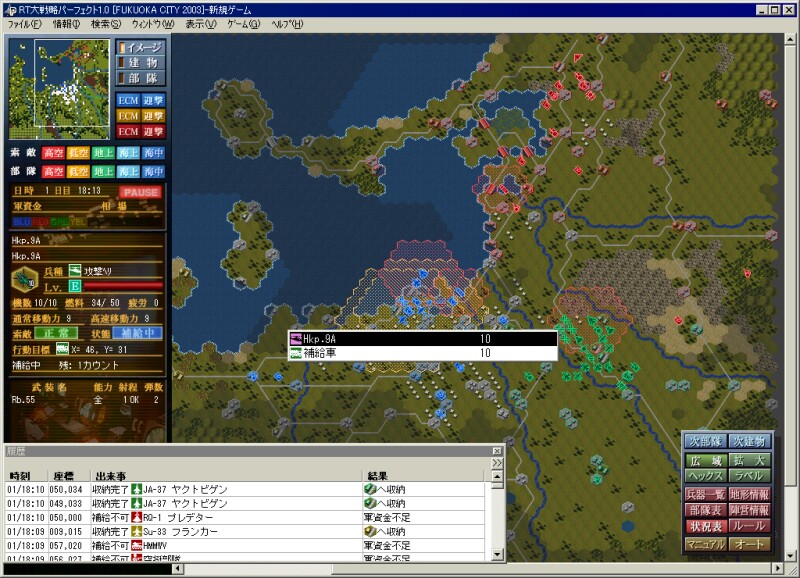Open the 地形情報 terrain info

(750, 494)
